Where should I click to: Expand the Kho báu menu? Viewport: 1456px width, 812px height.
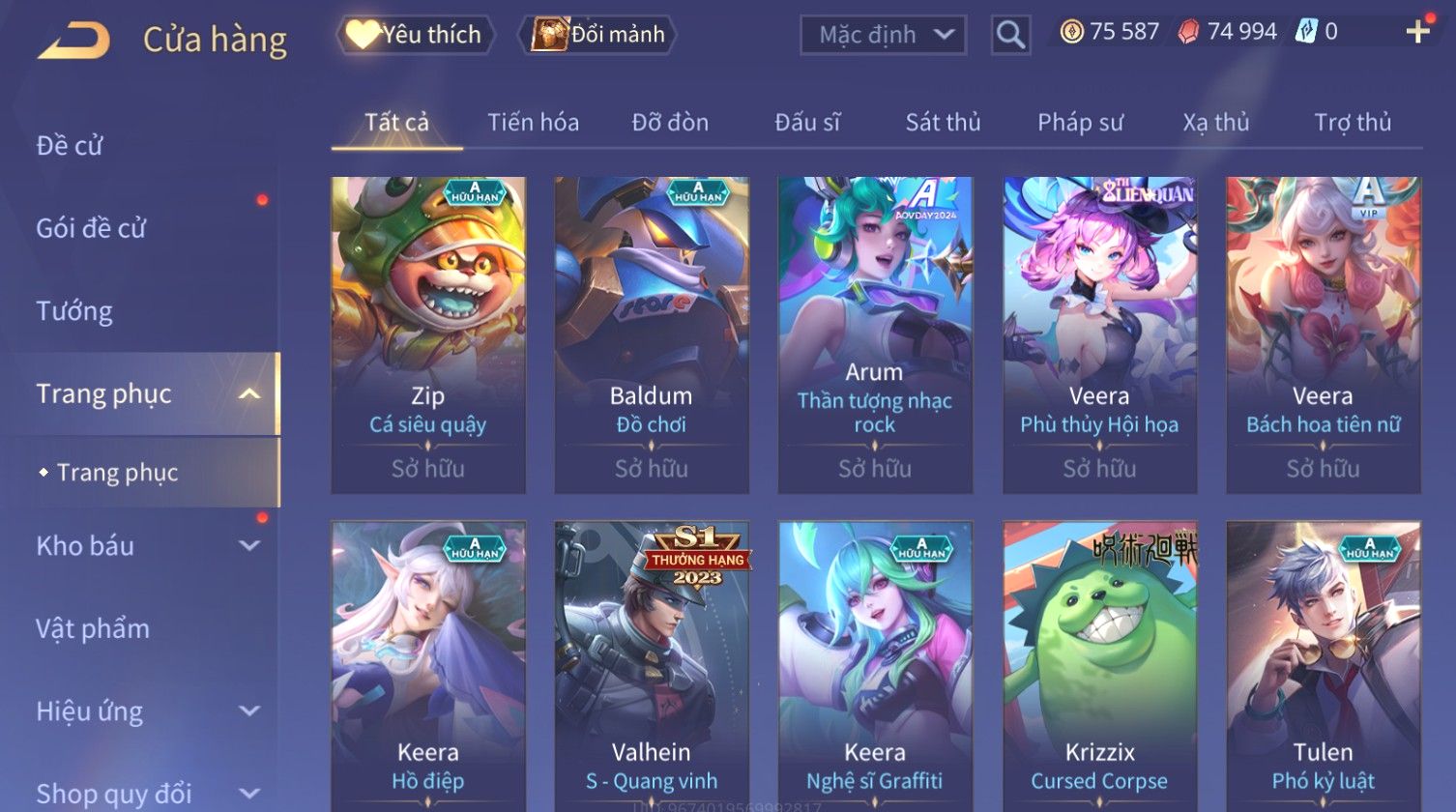(145, 546)
